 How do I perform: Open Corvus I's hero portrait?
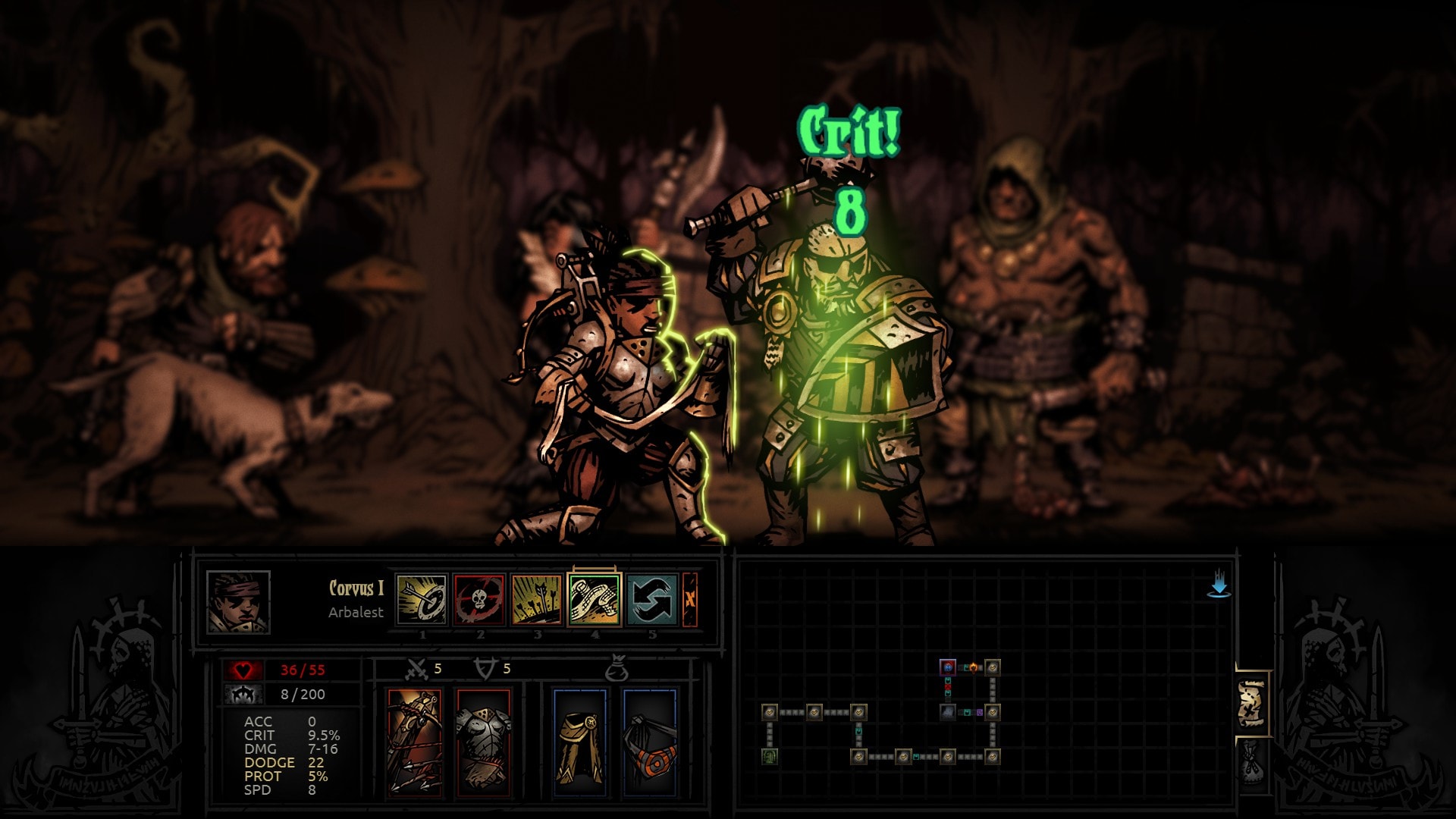pos(238,602)
